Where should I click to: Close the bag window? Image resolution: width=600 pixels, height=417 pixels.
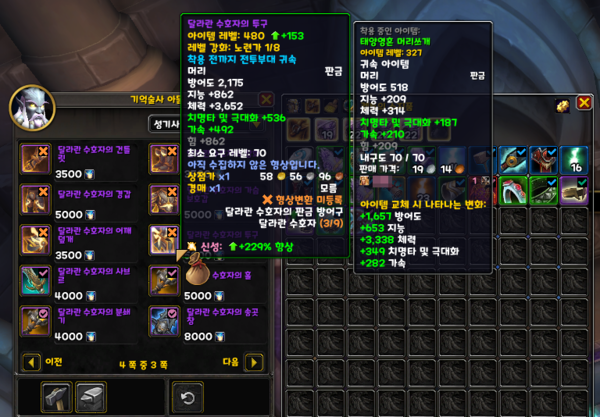(584, 102)
